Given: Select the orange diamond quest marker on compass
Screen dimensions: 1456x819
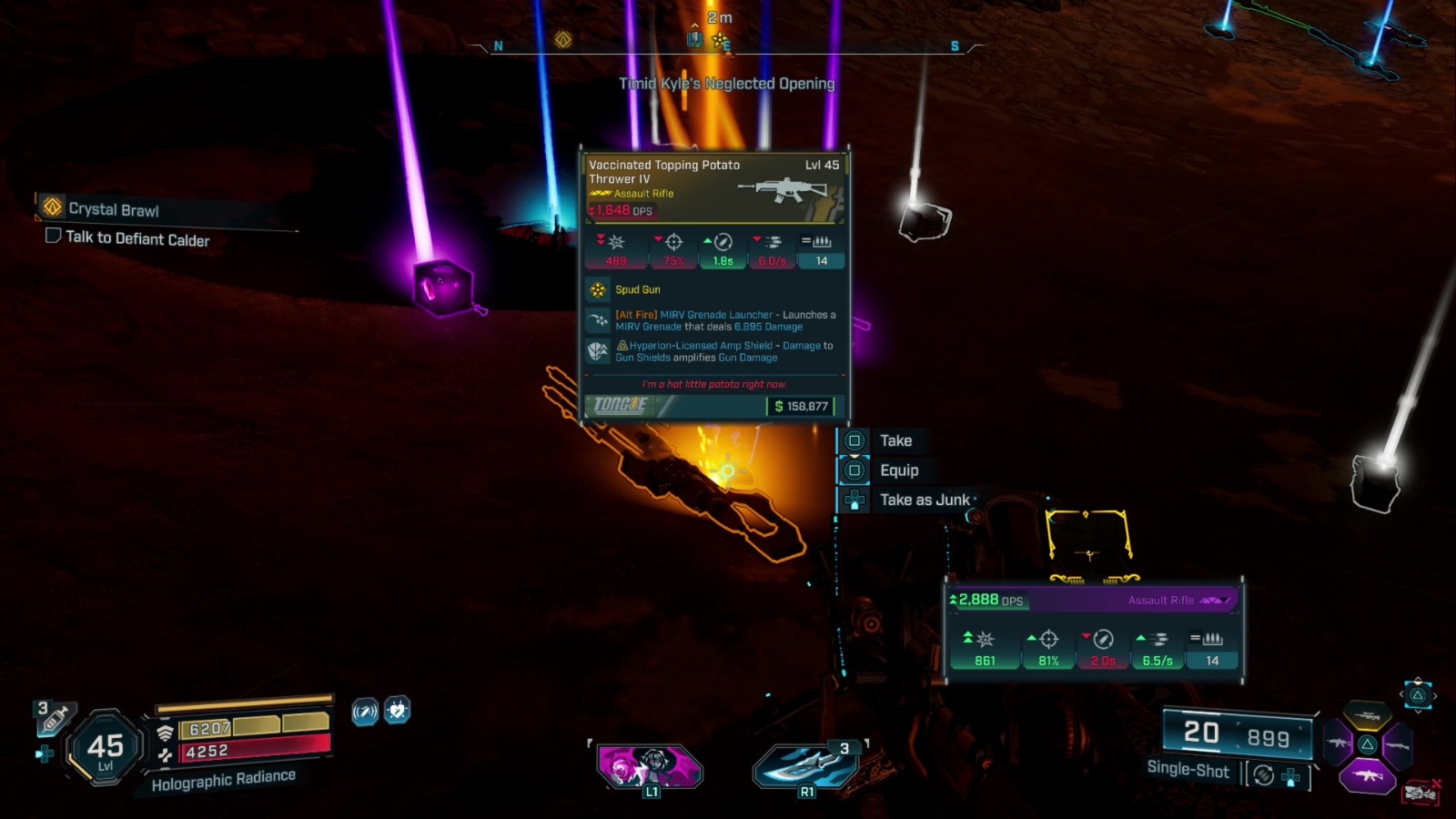Looking at the screenshot, I should click(x=563, y=40).
